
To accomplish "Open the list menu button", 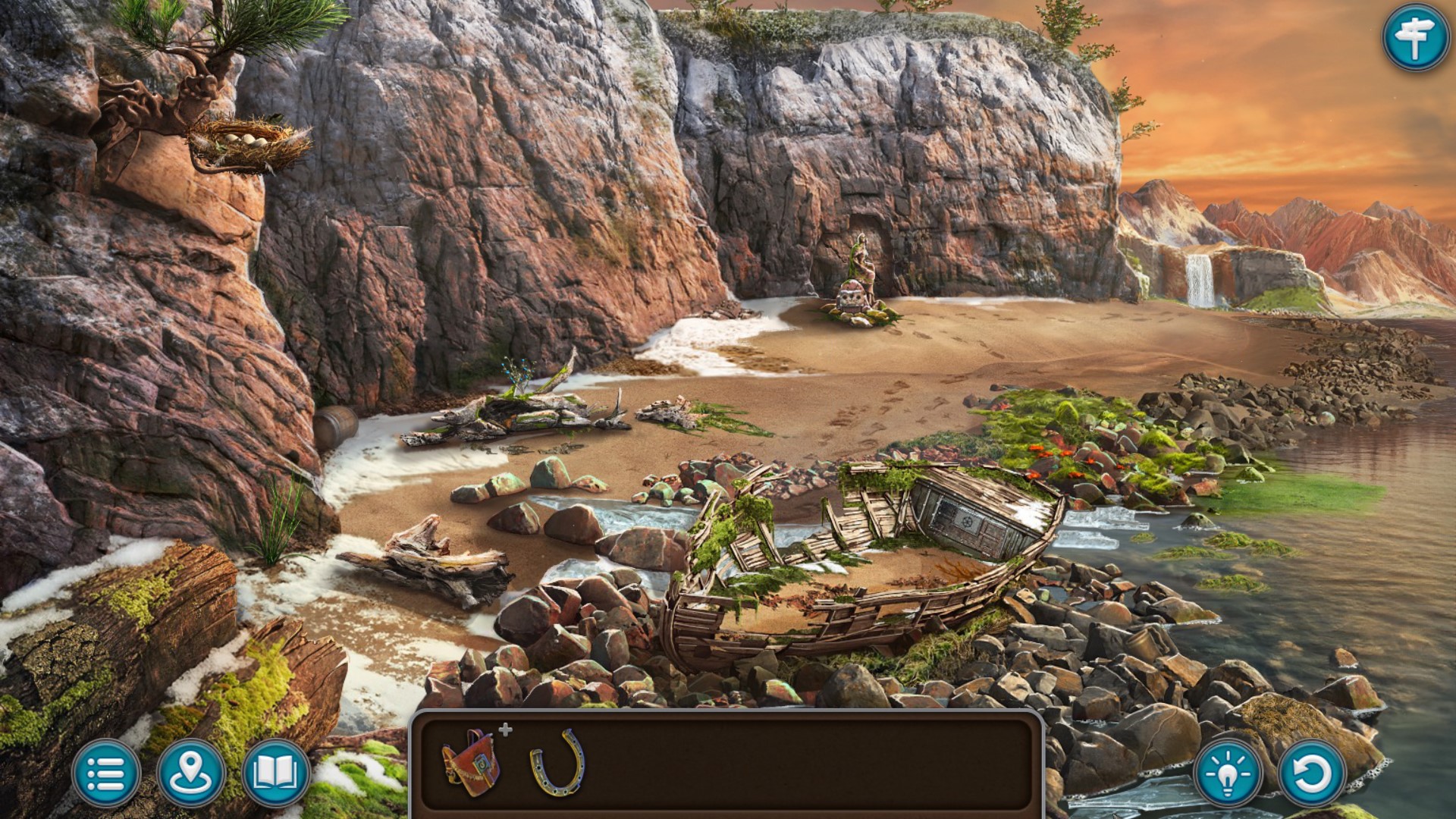I will 106,773.
